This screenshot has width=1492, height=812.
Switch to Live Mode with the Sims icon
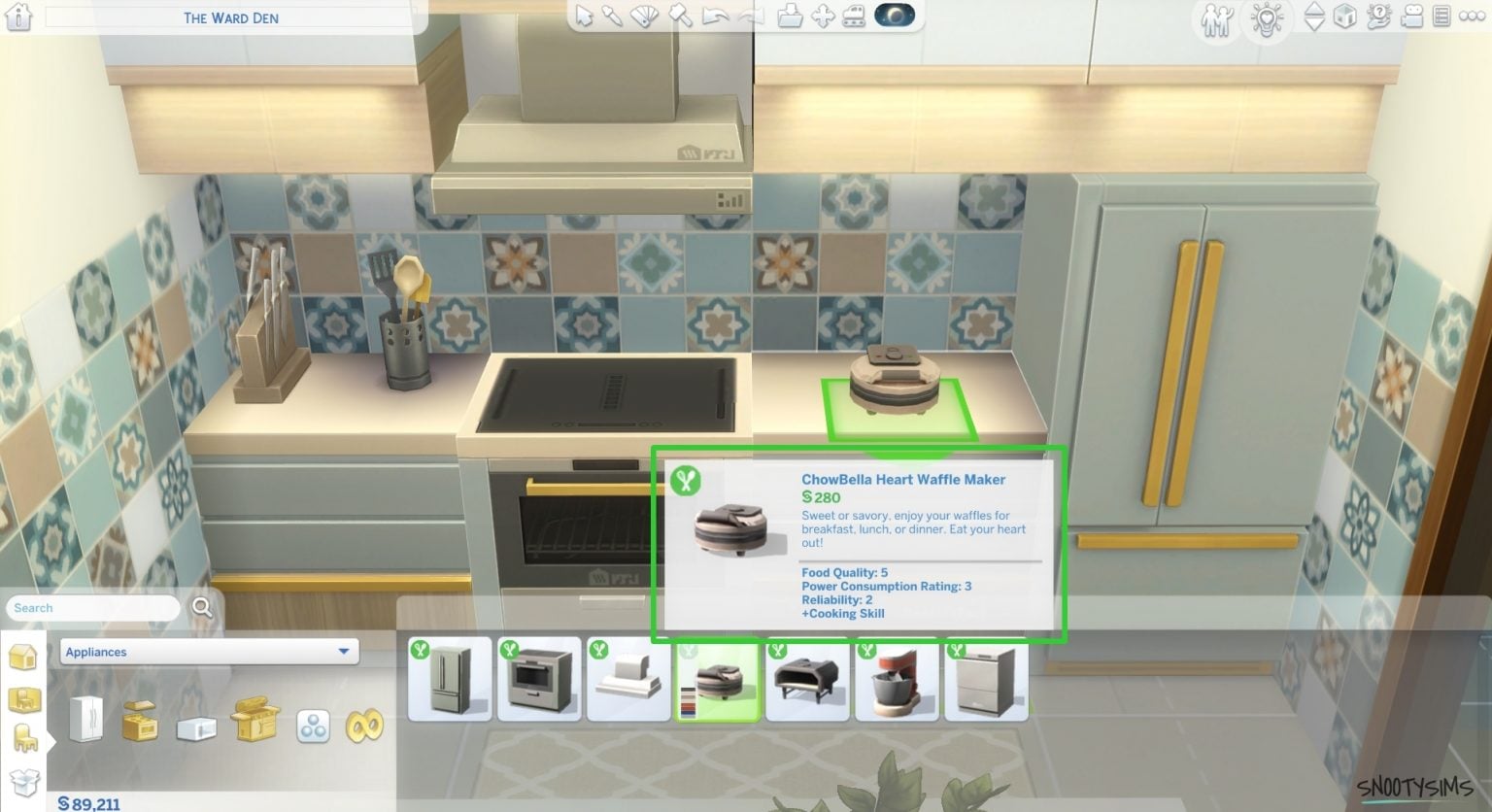[x=1214, y=17]
